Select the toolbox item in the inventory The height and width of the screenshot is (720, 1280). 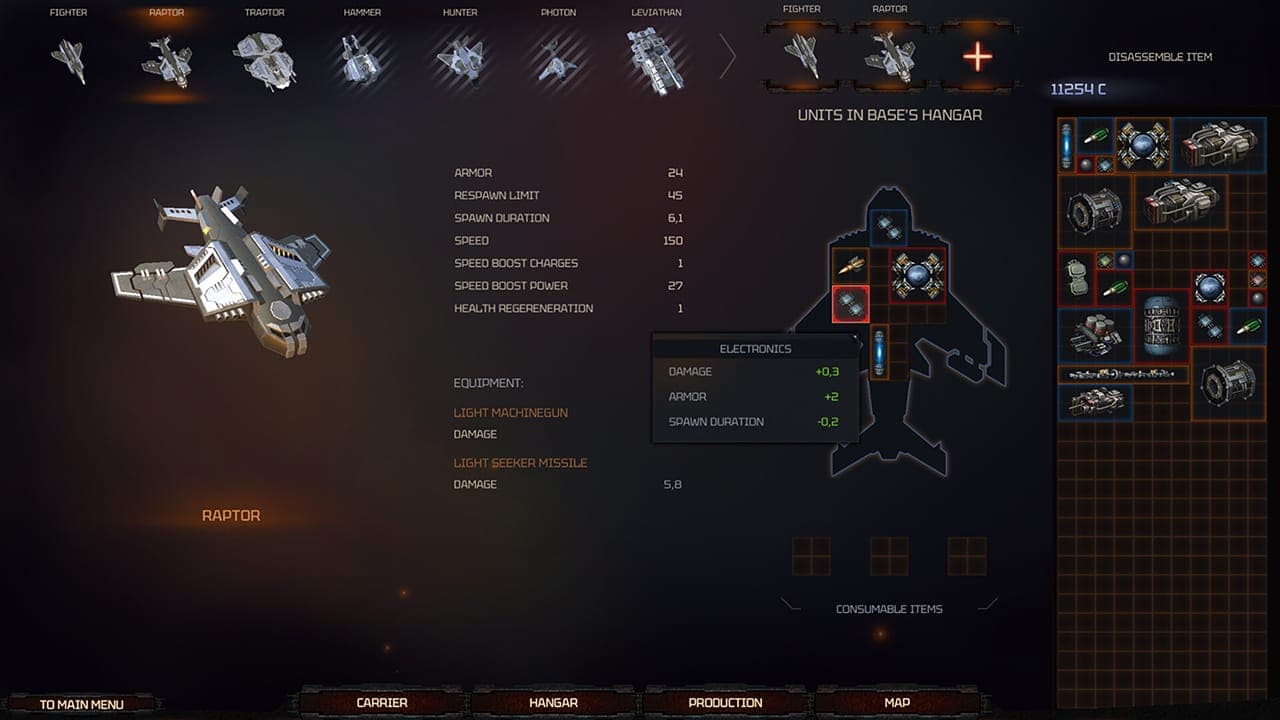tap(1076, 279)
